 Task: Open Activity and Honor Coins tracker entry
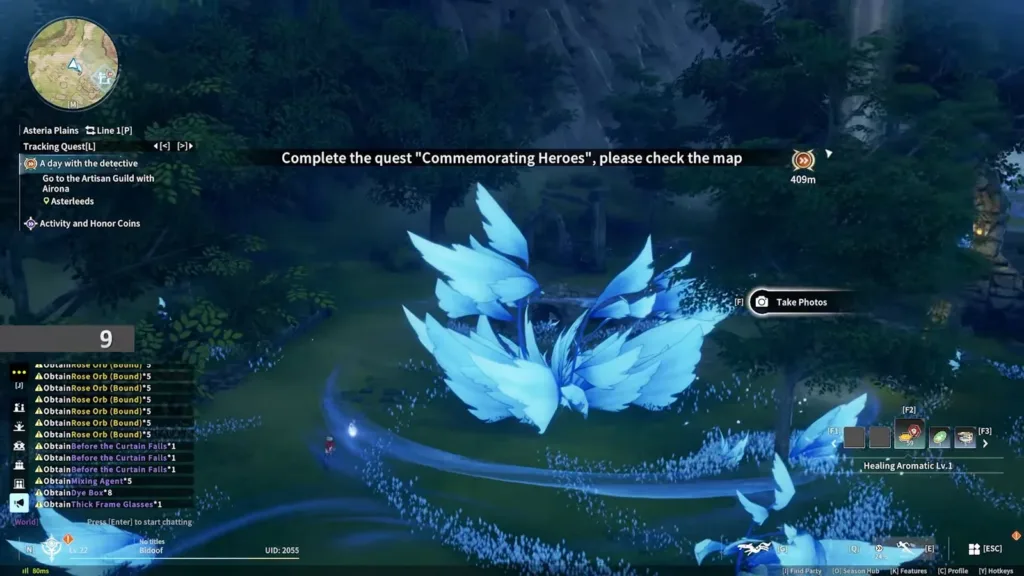[x=89, y=223]
